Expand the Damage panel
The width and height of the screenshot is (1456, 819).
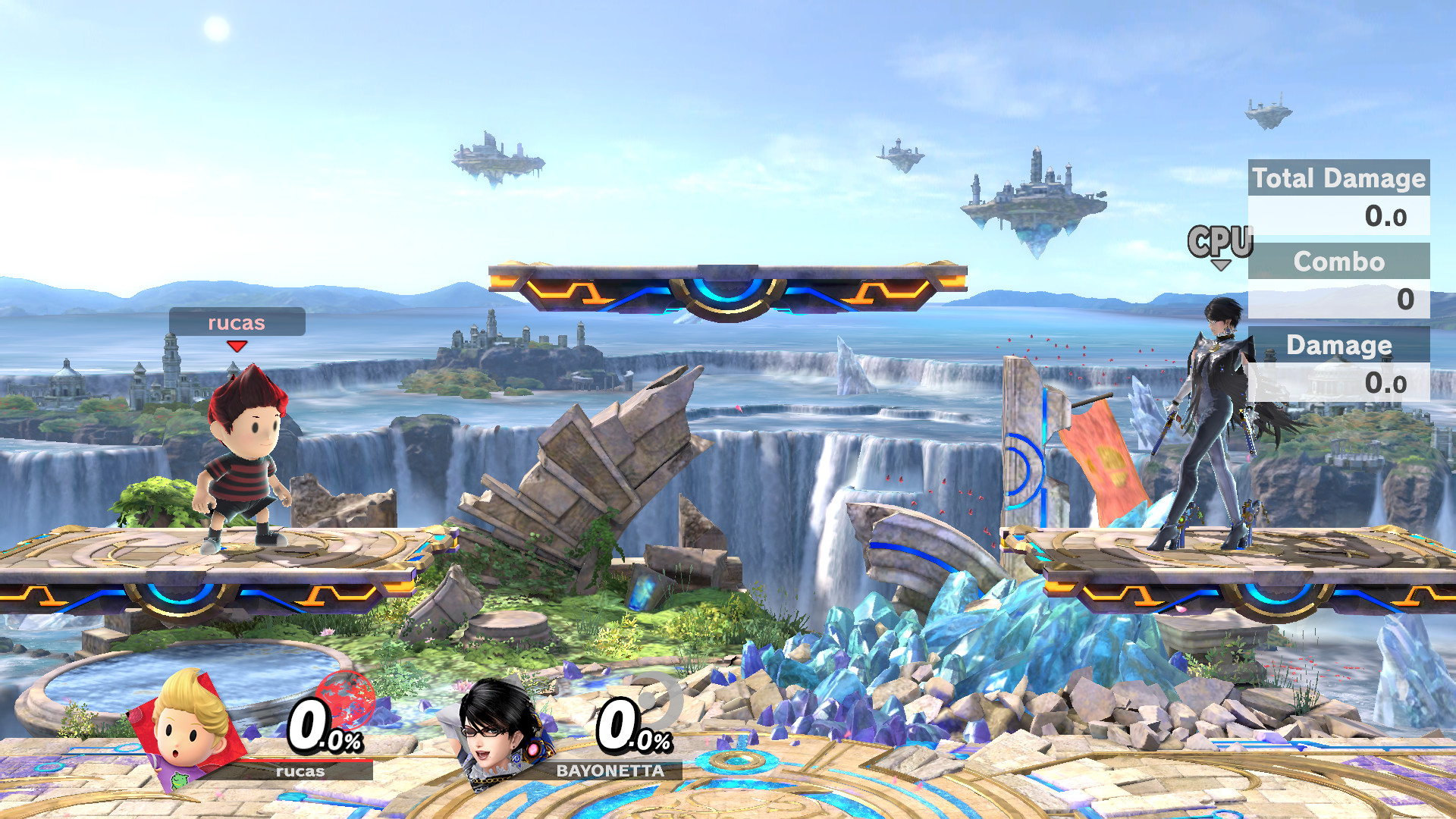(1338, 345)
